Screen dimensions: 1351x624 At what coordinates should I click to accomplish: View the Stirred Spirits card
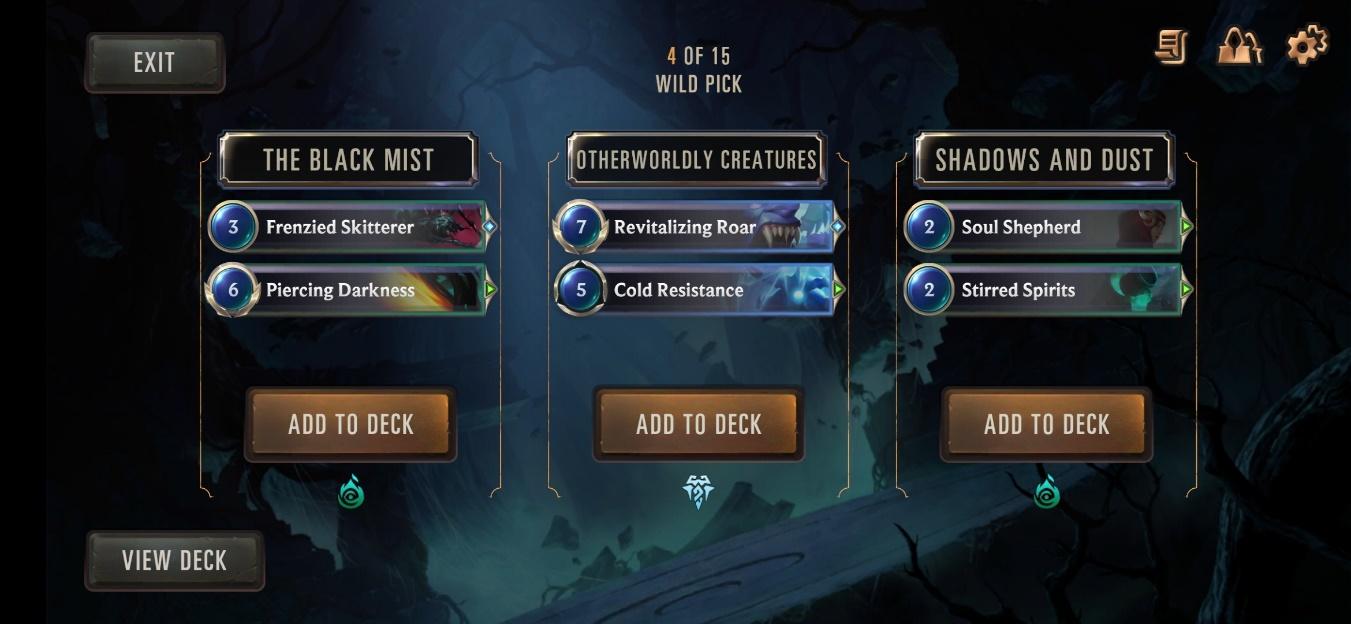(x=1046, y=290)
